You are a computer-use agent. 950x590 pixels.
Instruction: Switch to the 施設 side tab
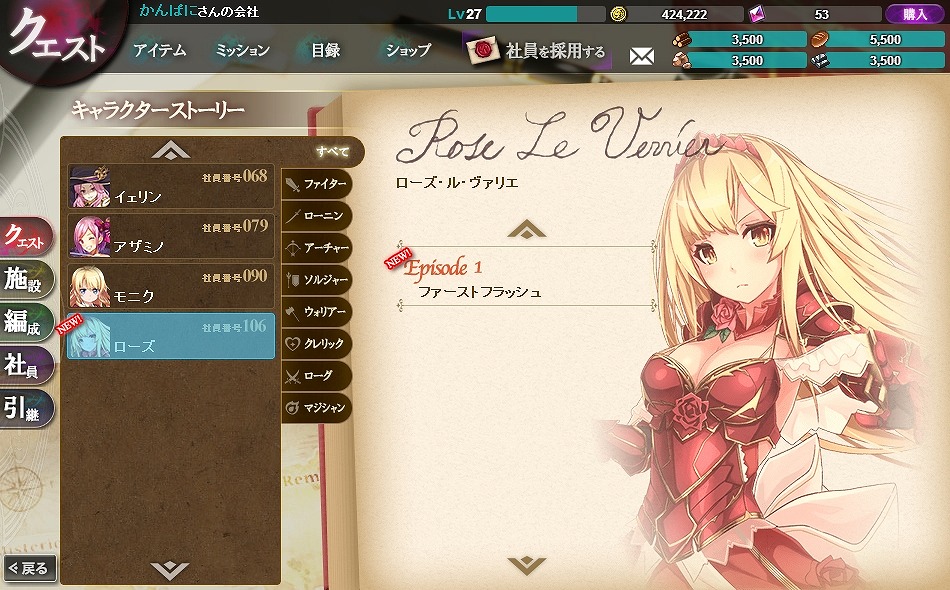coord(25,282)
